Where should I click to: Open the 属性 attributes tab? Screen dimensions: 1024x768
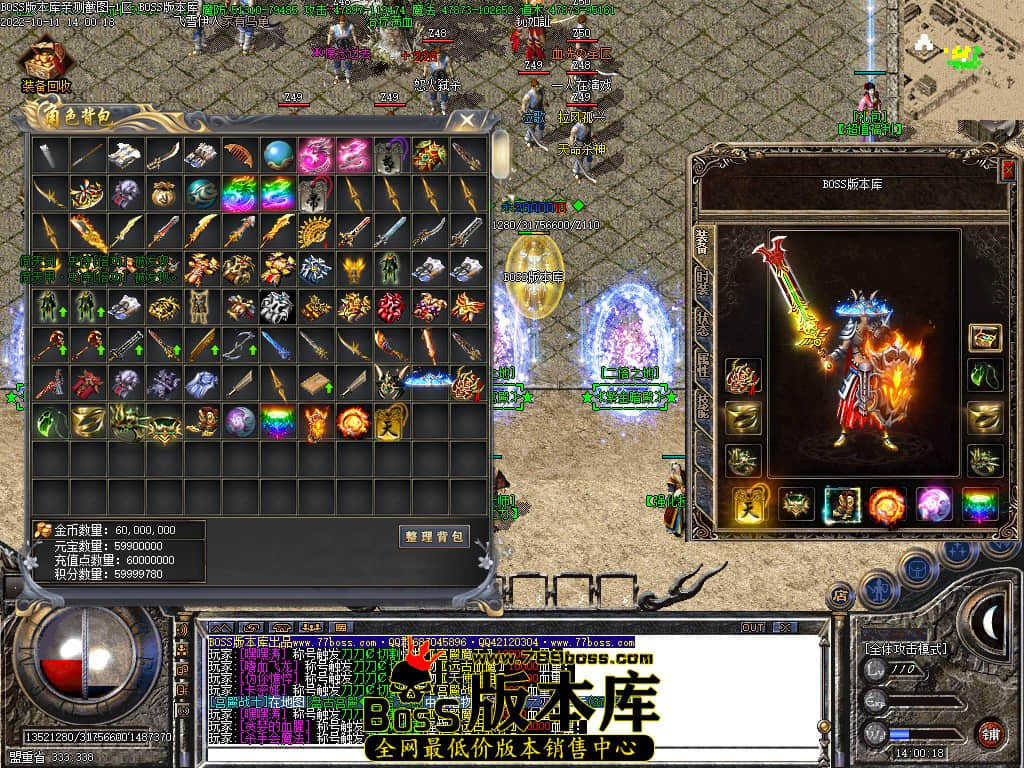tap(703, 365)
